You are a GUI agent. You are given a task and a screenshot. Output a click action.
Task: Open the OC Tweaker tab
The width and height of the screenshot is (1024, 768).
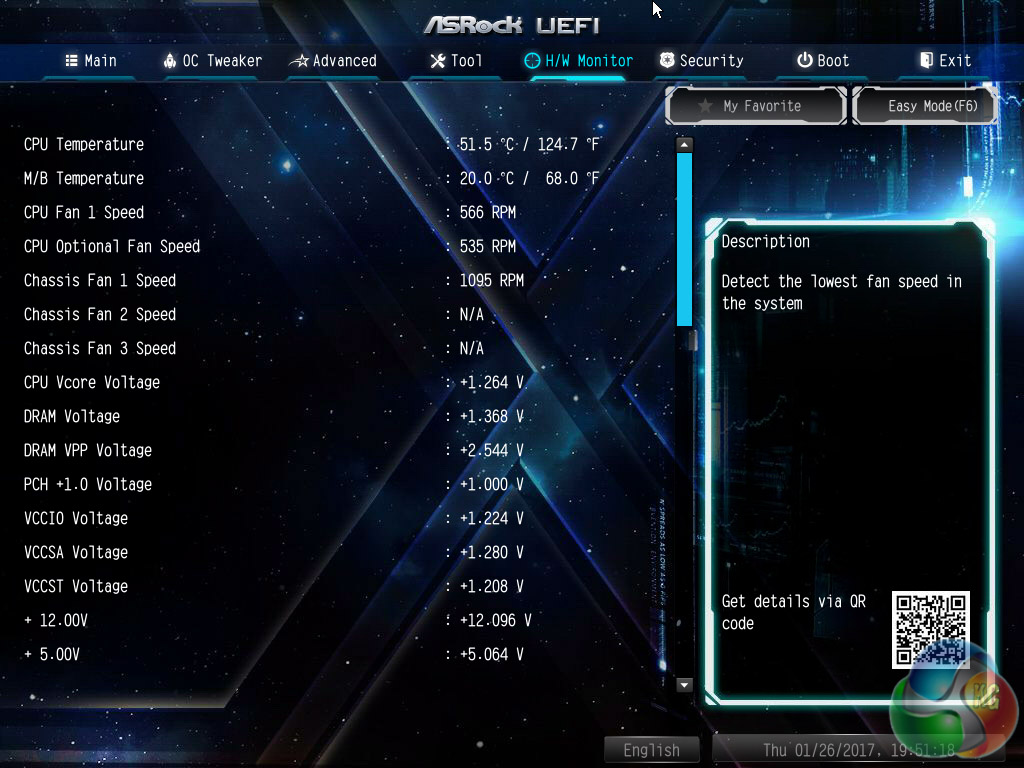click(211, 61)
